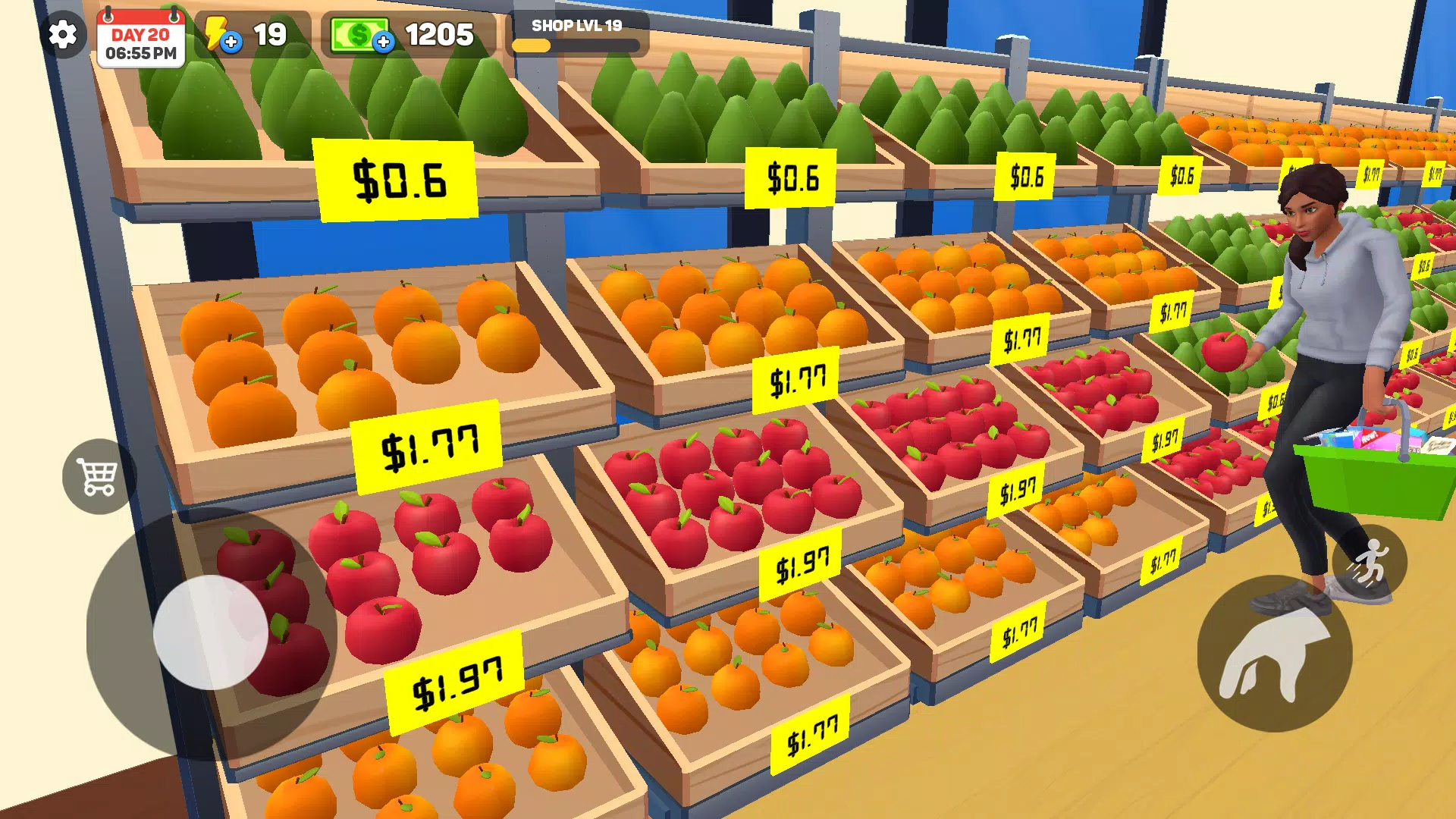
Task: Open the settings gear menu
Action: point(62,33)
